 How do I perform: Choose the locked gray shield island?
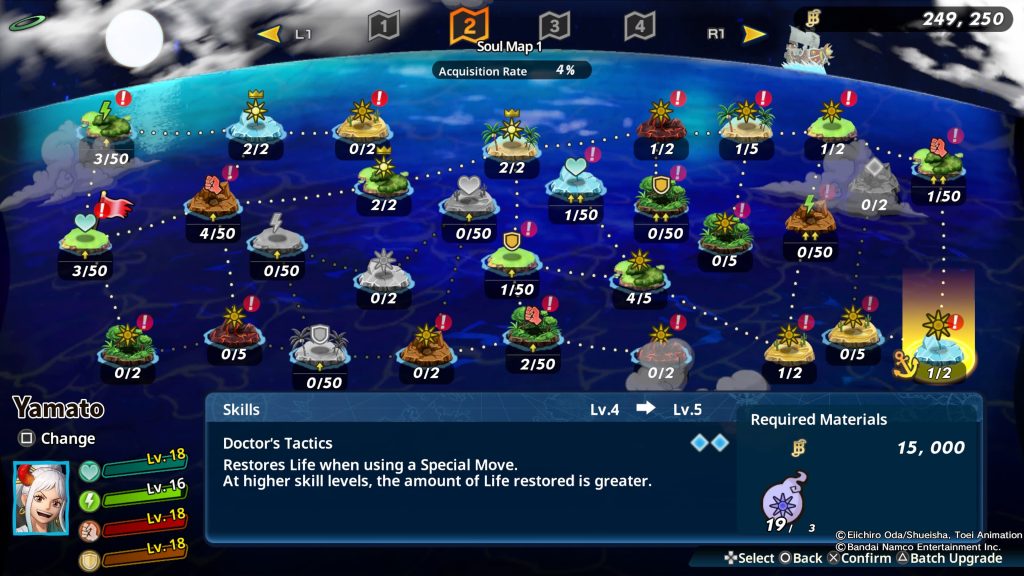[x=320, y=345]
